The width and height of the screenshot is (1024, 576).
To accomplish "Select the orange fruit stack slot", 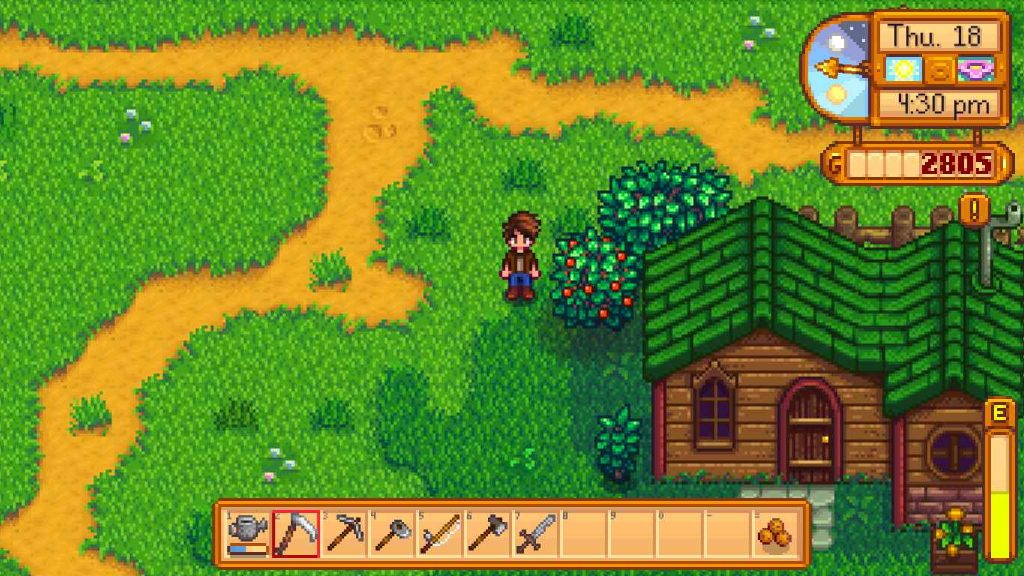I will (775, 533).
